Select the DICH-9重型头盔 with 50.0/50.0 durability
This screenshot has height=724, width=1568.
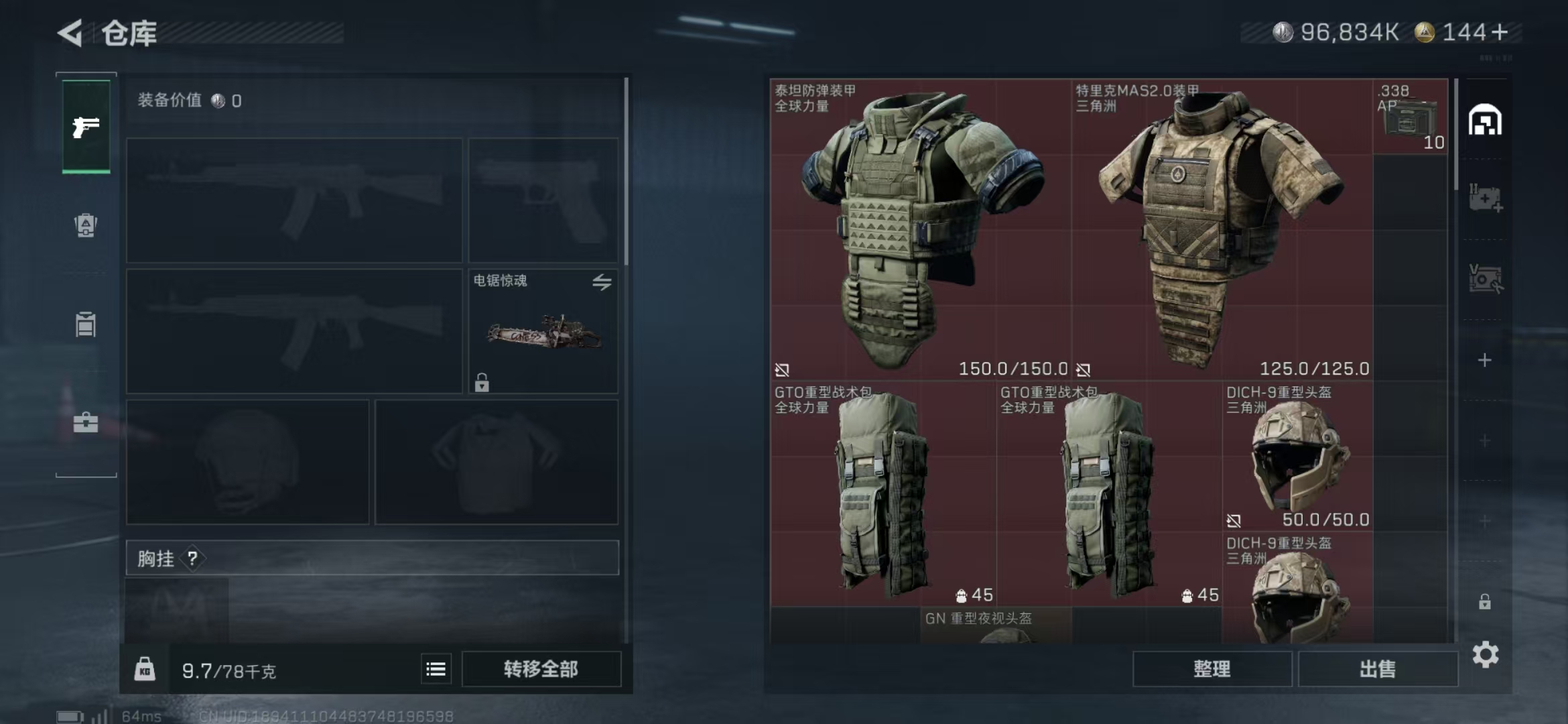[1297, 457]
